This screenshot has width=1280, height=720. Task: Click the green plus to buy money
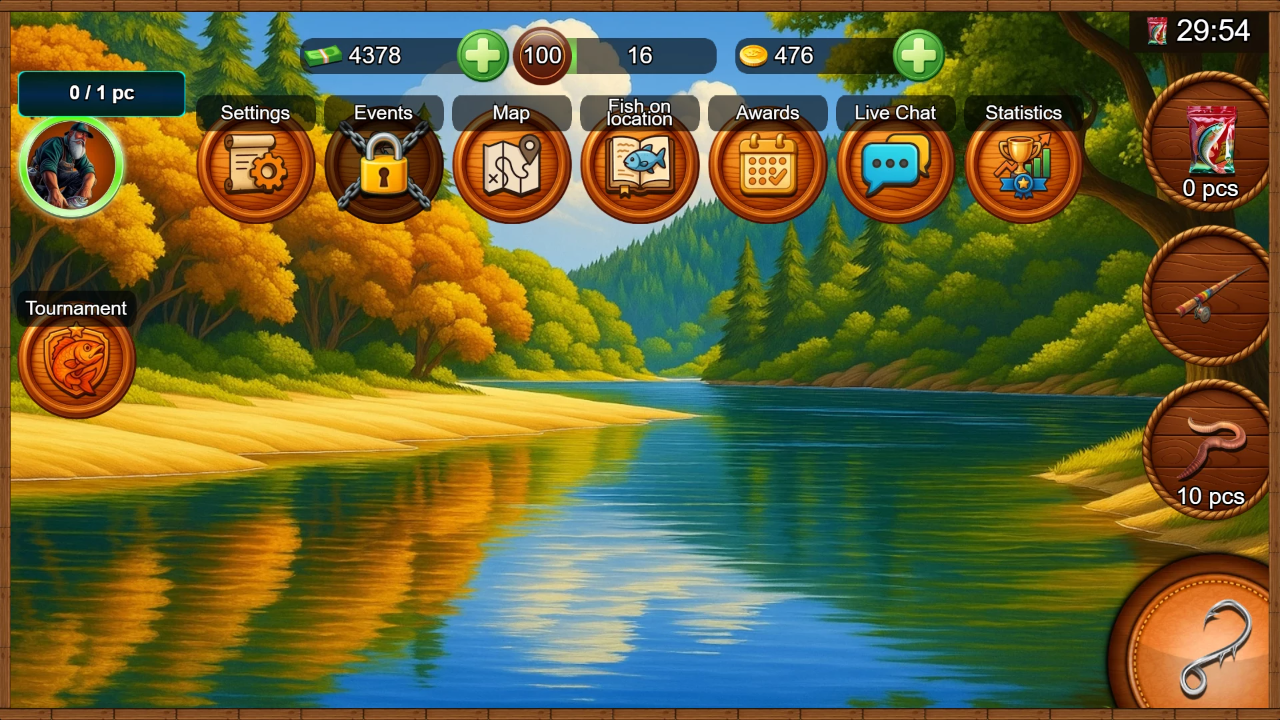pyautogui.click(x=483, y=56)
